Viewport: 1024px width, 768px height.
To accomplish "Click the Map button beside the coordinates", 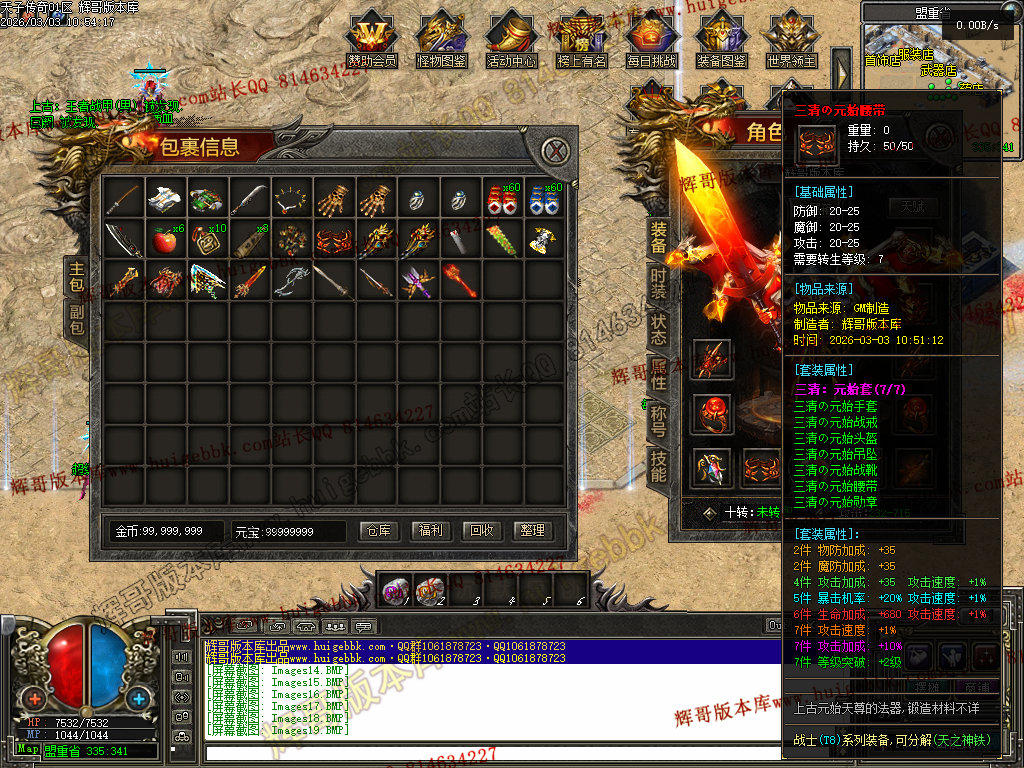I will tap(28, 749).
